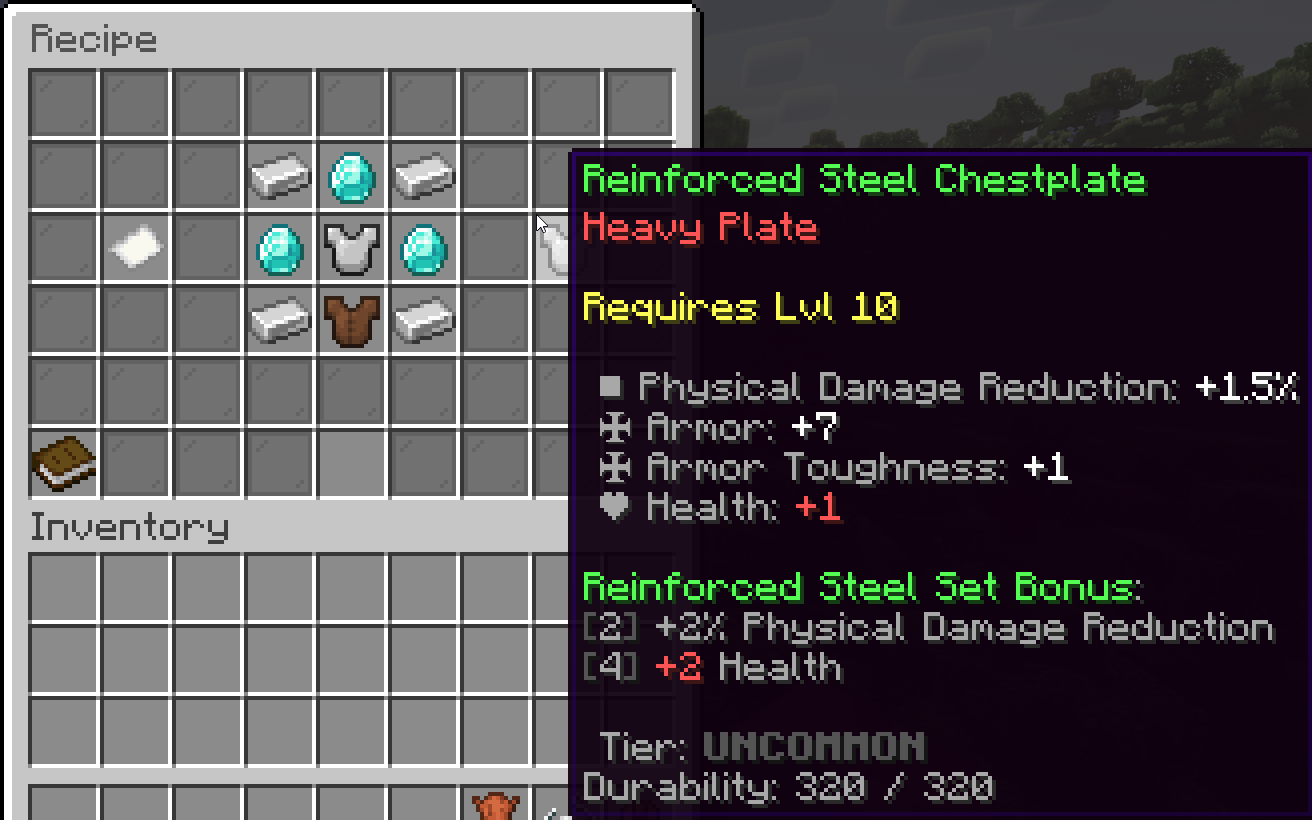This screenshot has height=820, width=1312.
Task: Click the empty slot directly above the paper
Action: click(x=136, y=175)
